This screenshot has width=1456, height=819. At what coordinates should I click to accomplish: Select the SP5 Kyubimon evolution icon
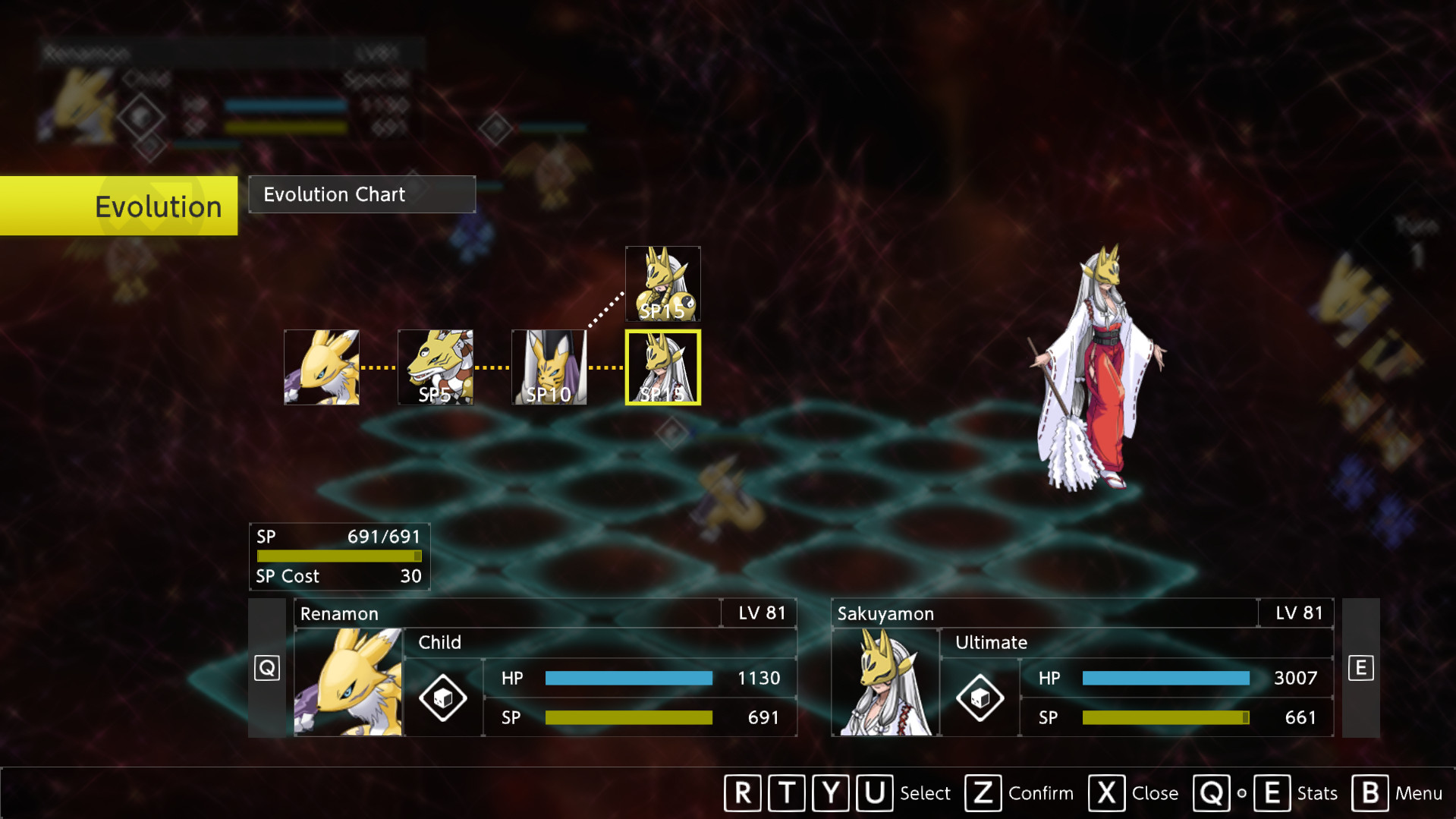click(x=435, y=367)
